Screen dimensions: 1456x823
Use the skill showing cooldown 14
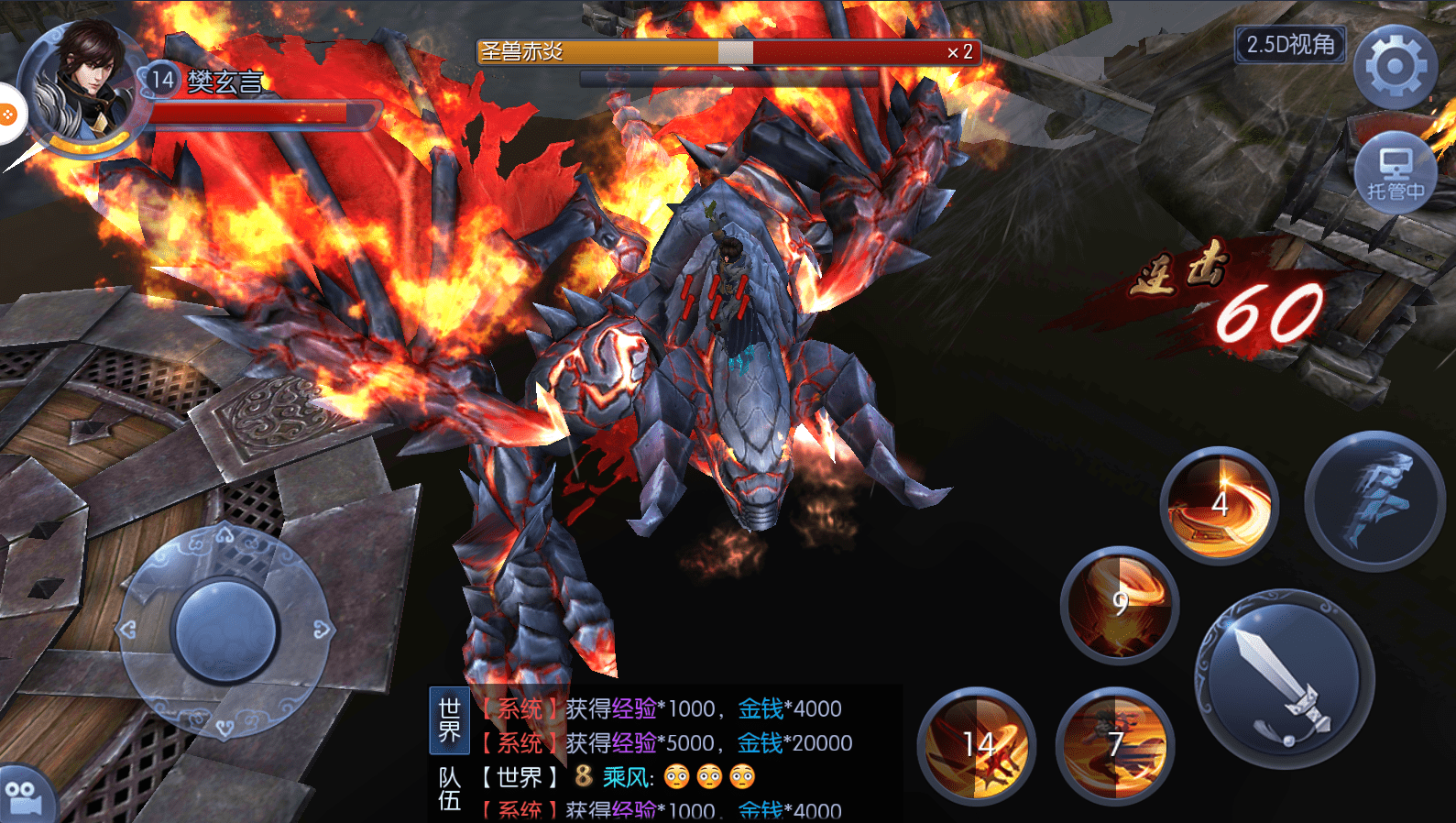click(977, 745)
